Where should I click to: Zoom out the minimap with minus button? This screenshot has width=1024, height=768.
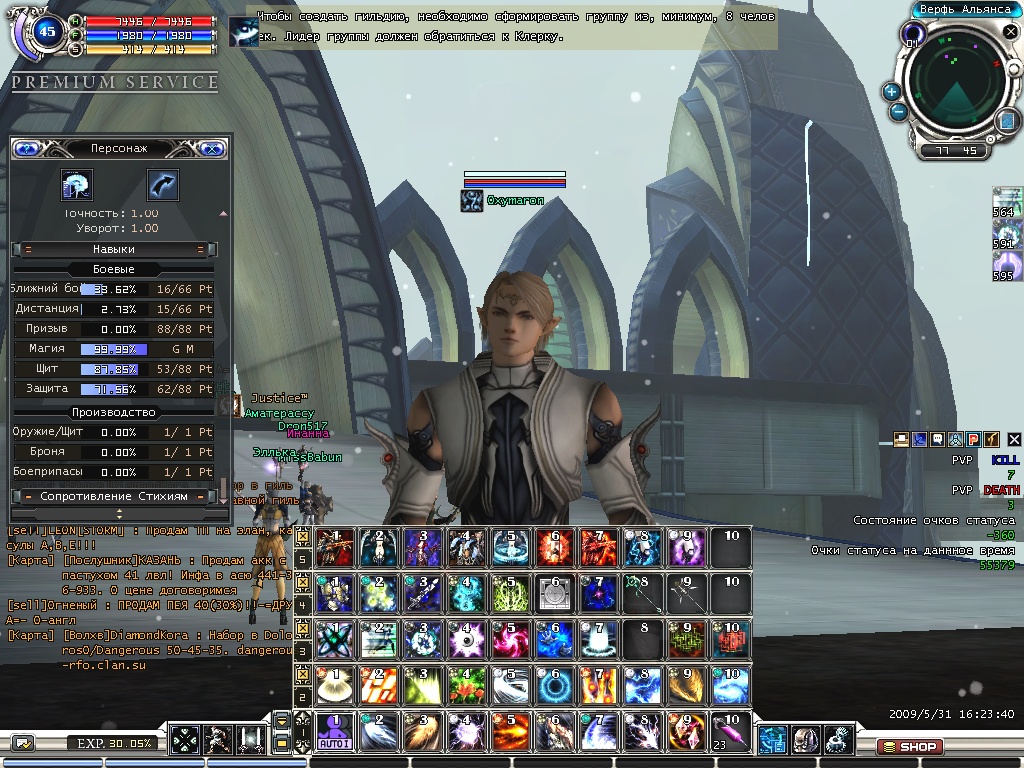(x=899, y=111)
